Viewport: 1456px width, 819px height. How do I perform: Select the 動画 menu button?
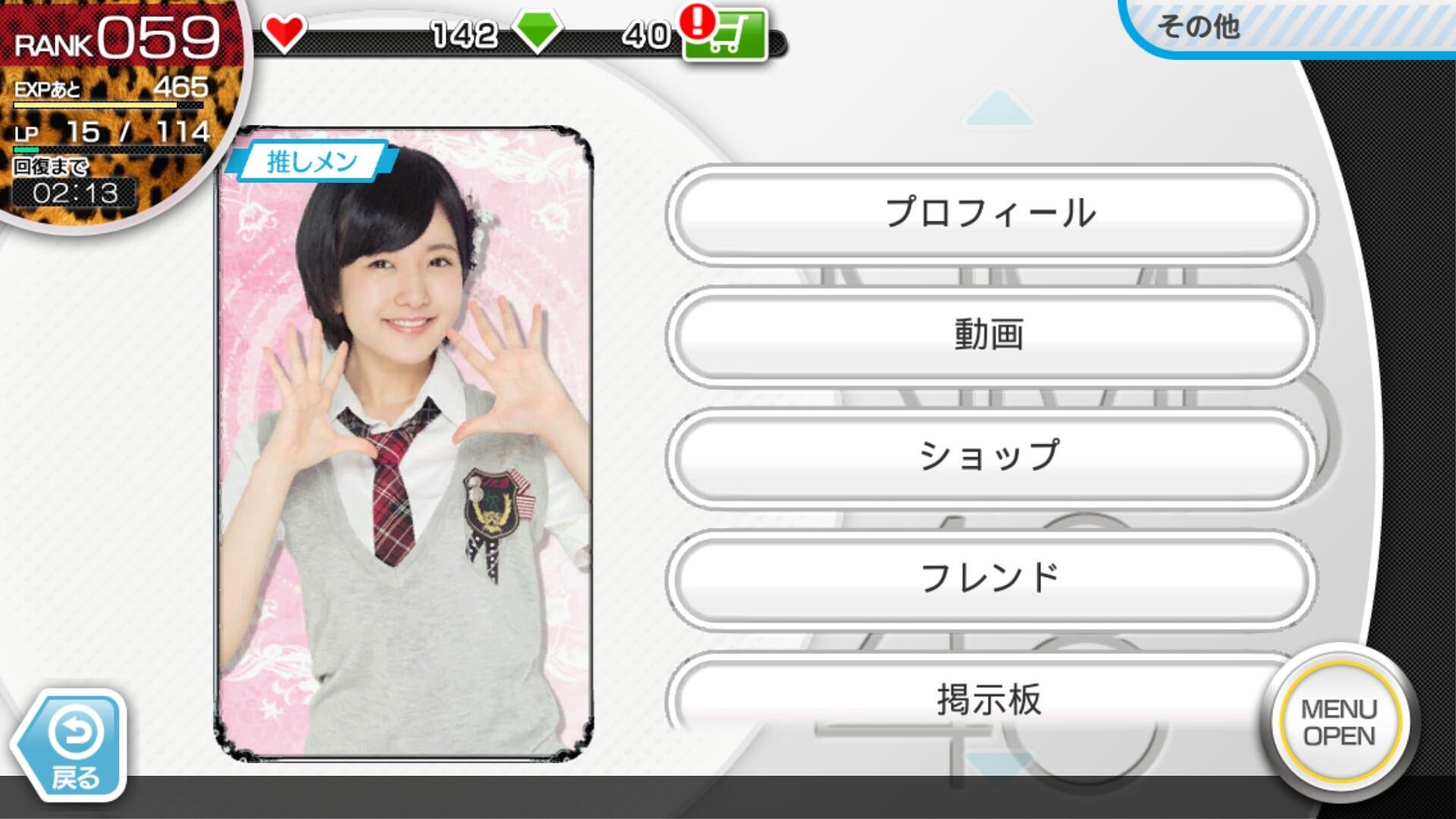click(x=990, y=335)
